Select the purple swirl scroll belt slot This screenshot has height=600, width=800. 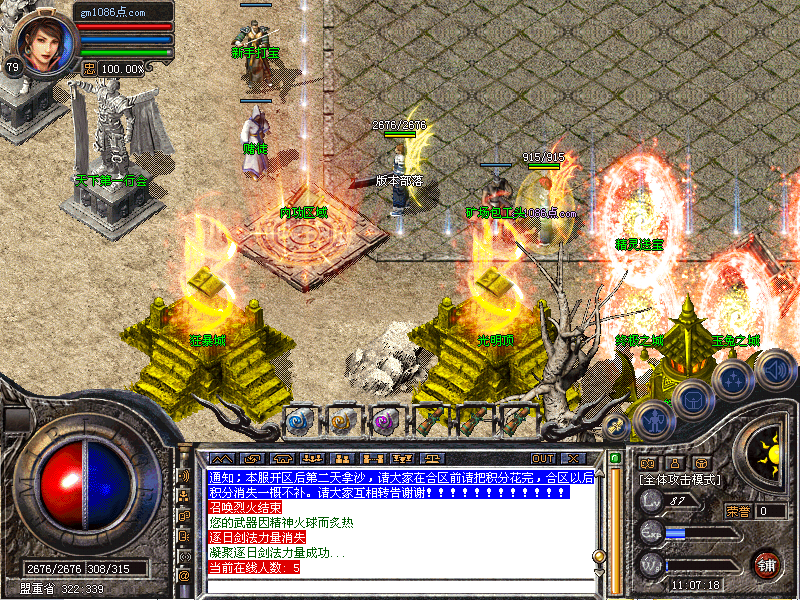[386, 421]
